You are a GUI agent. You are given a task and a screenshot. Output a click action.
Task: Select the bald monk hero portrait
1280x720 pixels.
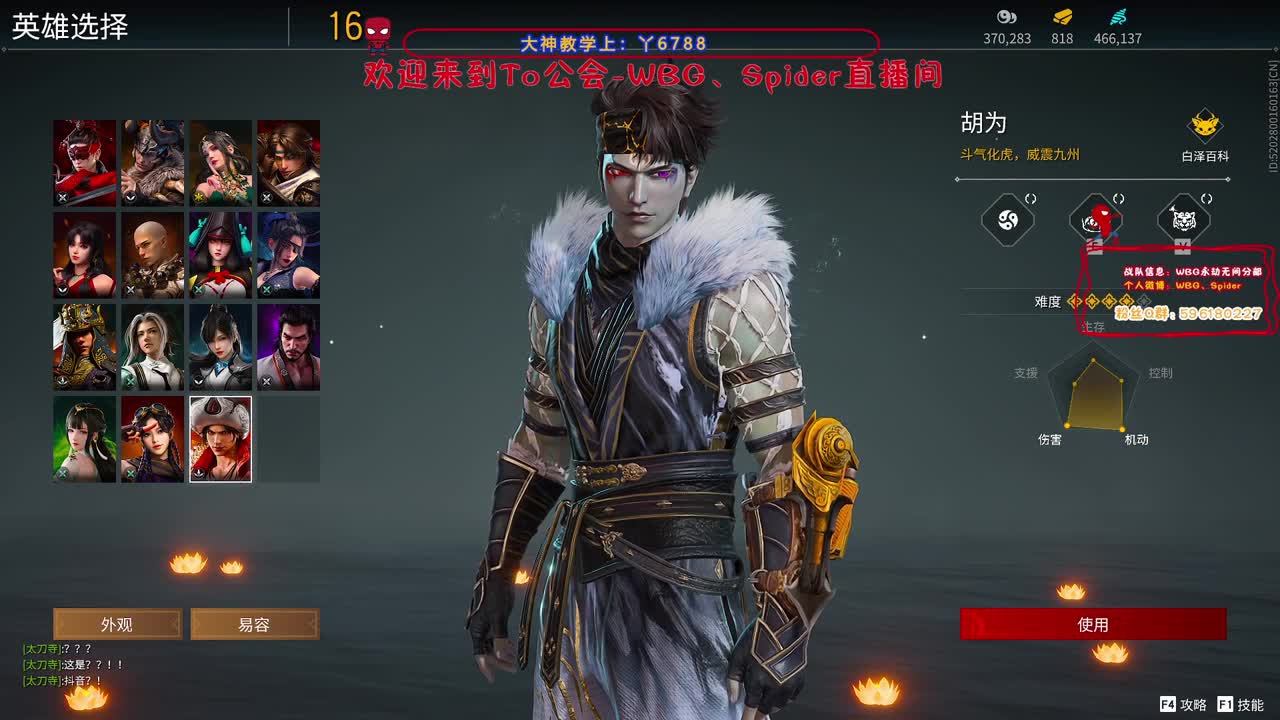(x=152, y=254)
